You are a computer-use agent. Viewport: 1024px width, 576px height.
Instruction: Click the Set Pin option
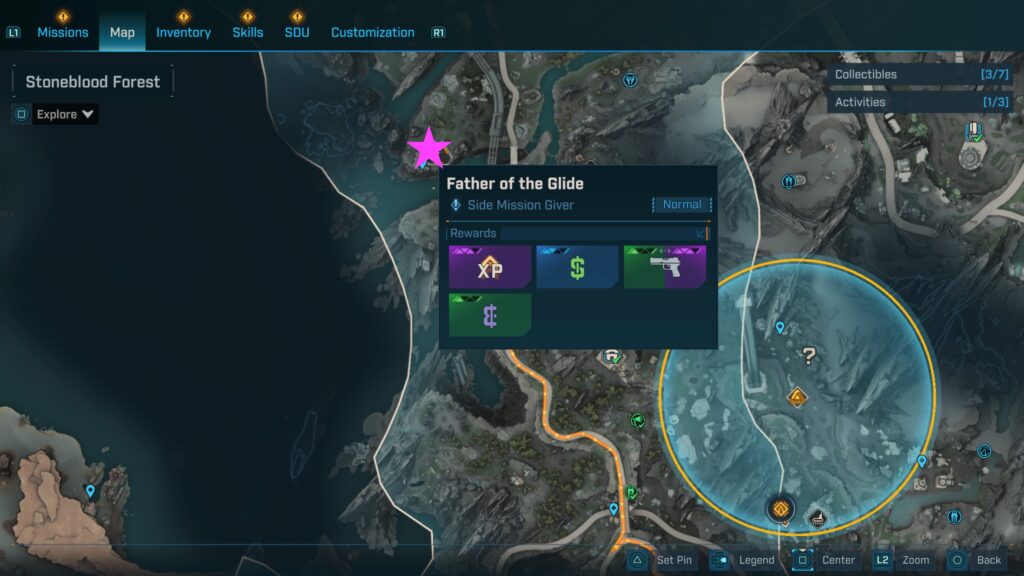pyautogui.click(x=661, y=560)
